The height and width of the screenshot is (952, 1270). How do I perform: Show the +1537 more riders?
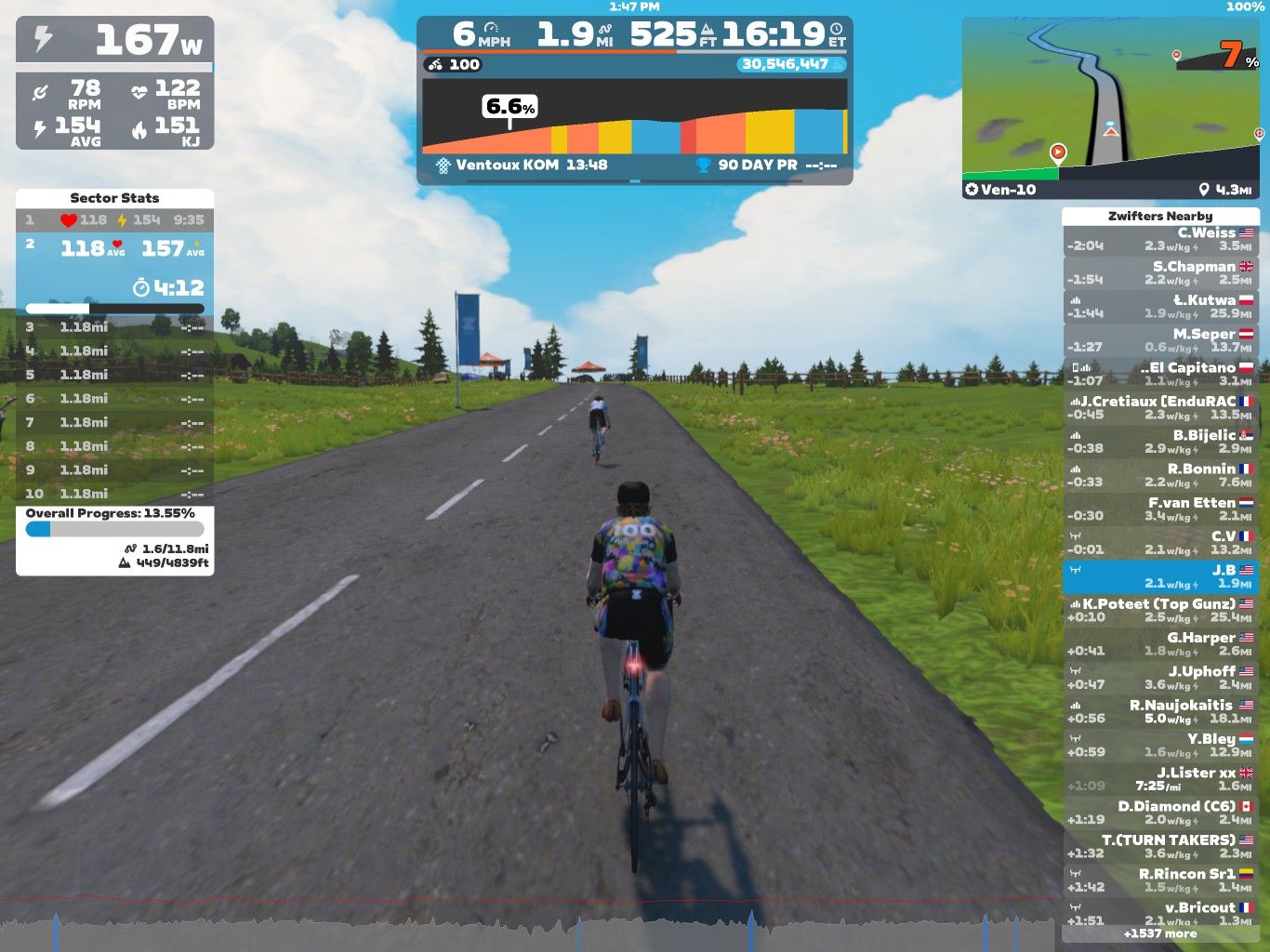(x=1160, y=933)
